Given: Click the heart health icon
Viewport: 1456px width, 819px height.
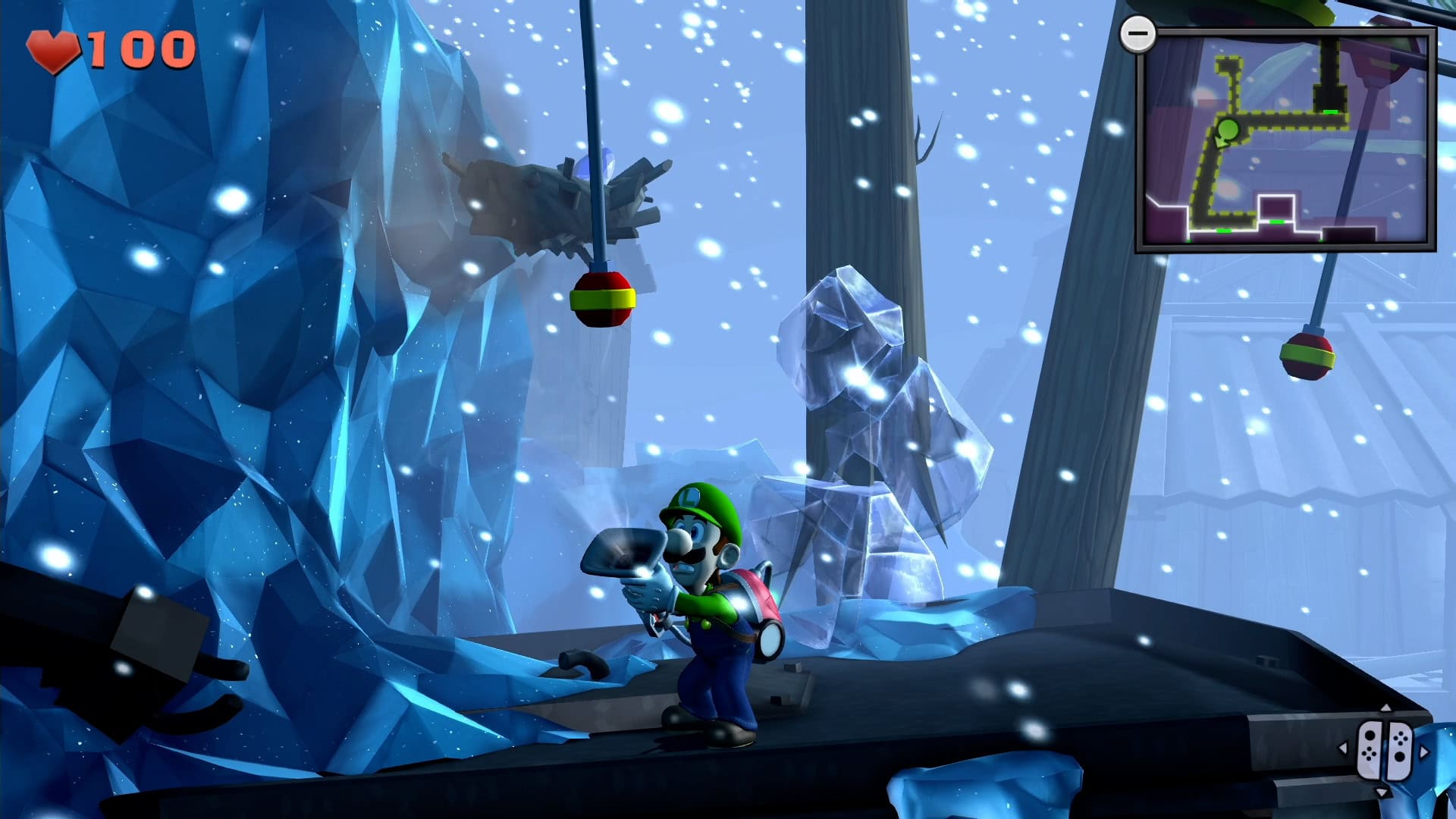Looking at the screenshot, I should pos(53,51).
